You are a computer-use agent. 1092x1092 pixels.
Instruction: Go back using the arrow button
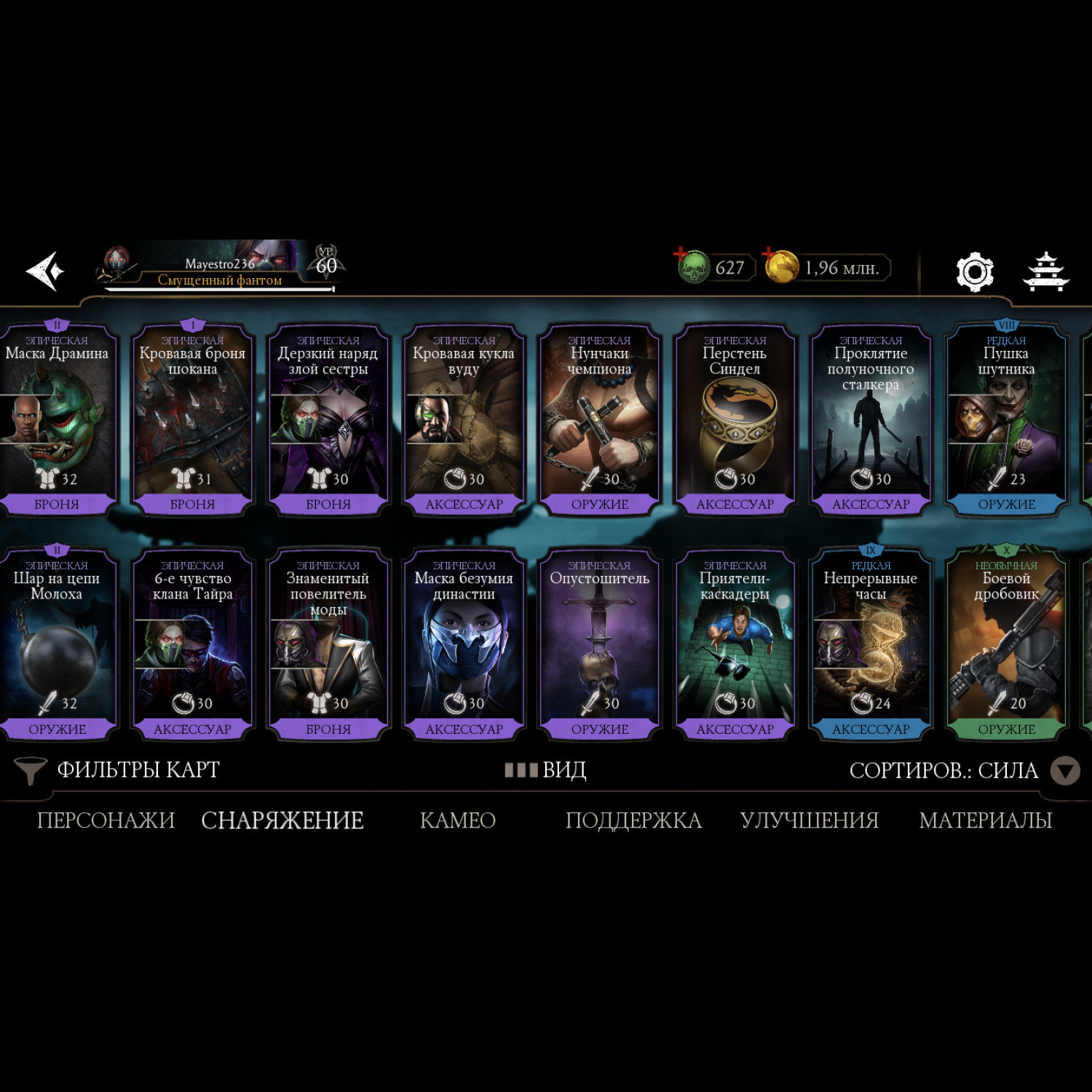[x=45, y=271]
